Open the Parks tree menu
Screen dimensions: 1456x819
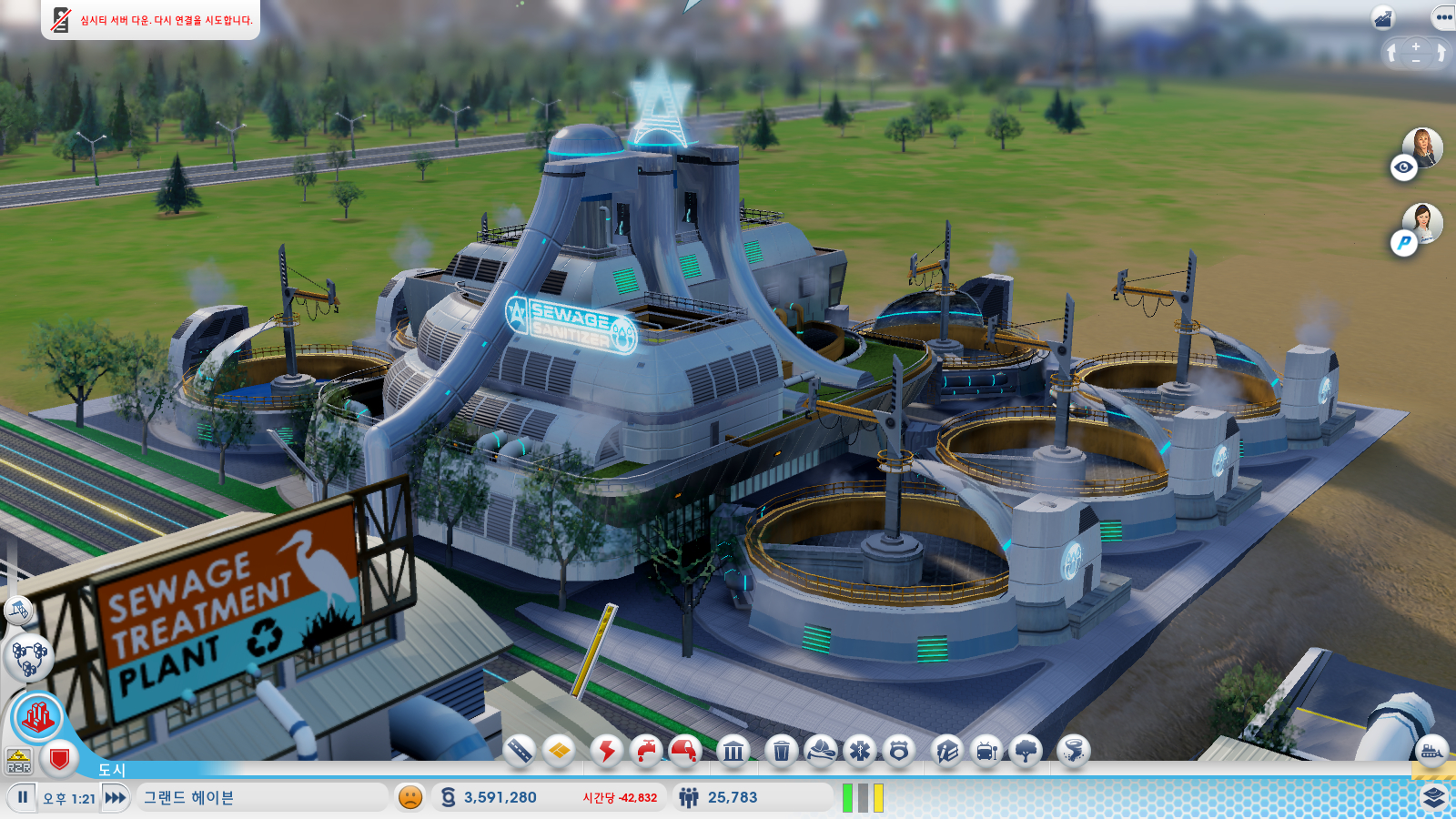point(1026,751)
